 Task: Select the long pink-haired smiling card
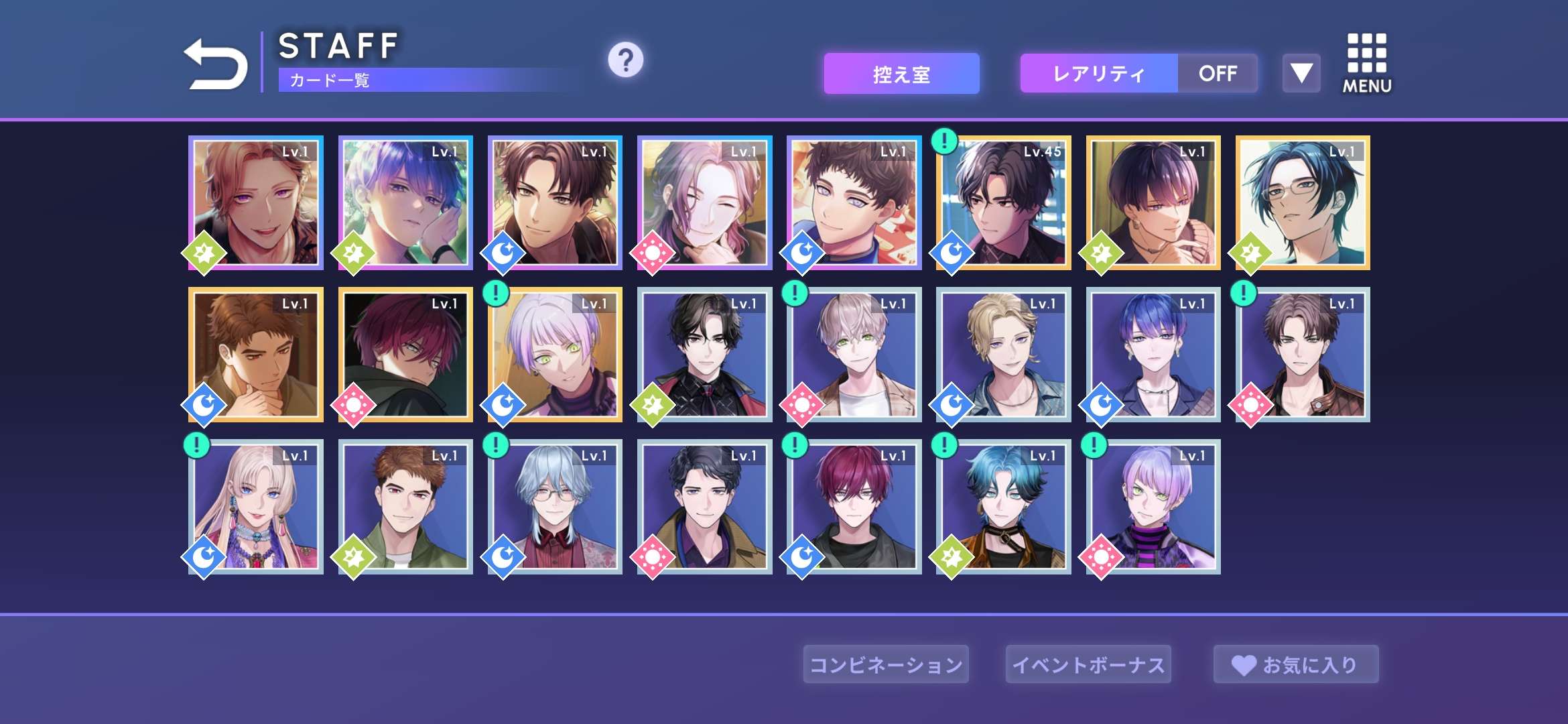pyautogui.click(x=704, y=203)
